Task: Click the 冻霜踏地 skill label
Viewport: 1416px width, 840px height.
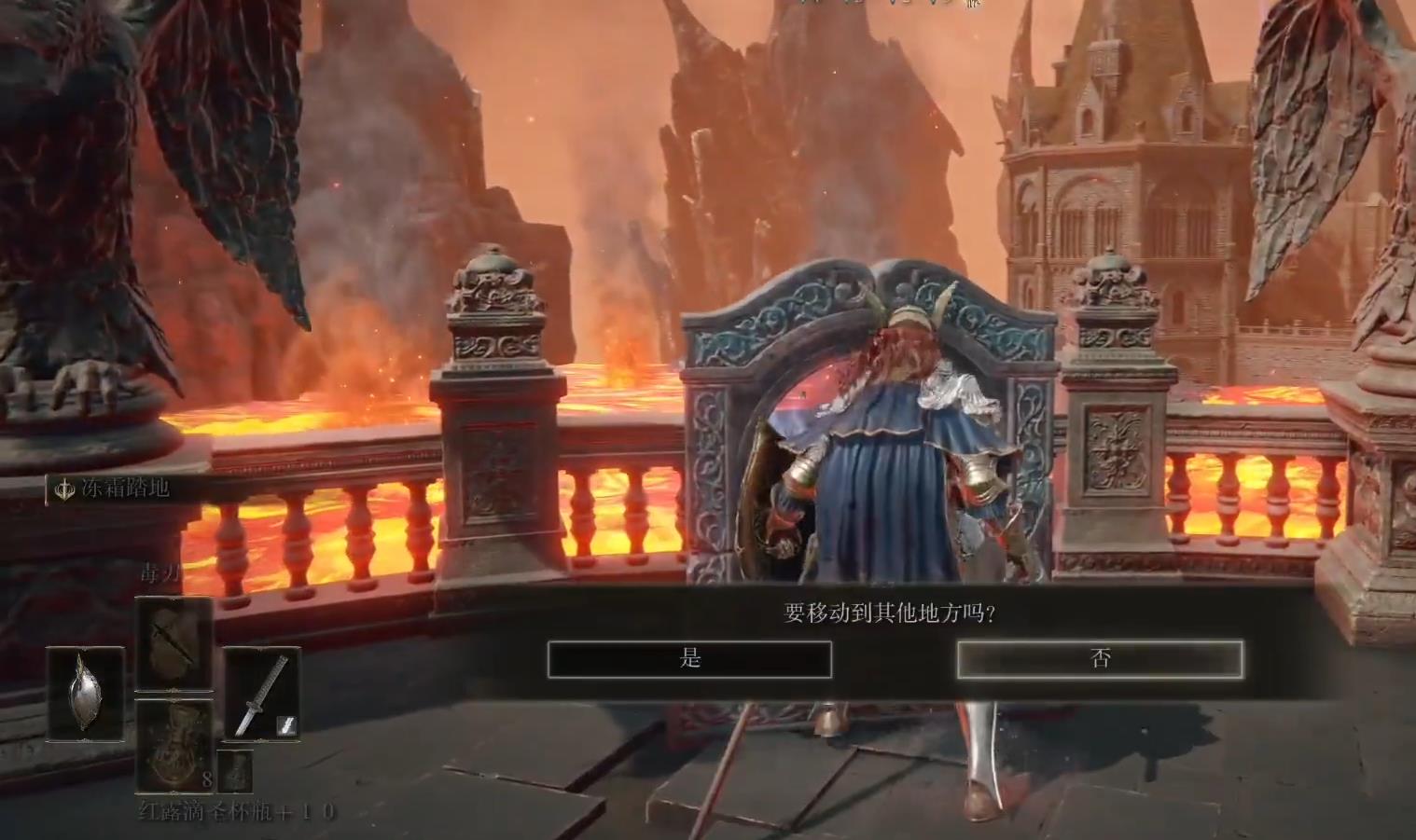Action: coord(112,488)
